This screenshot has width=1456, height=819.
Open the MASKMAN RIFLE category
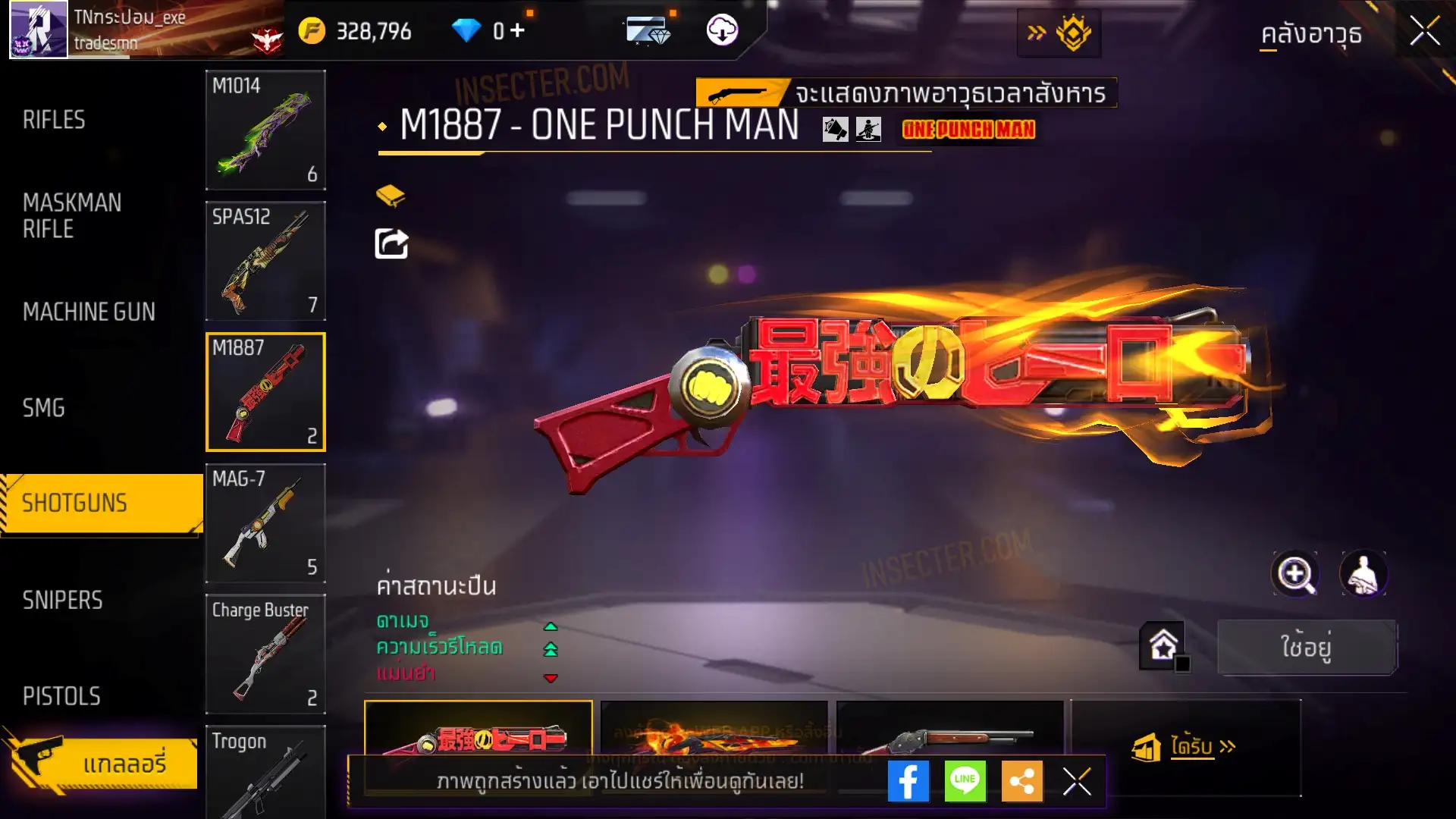pos(72,216)
